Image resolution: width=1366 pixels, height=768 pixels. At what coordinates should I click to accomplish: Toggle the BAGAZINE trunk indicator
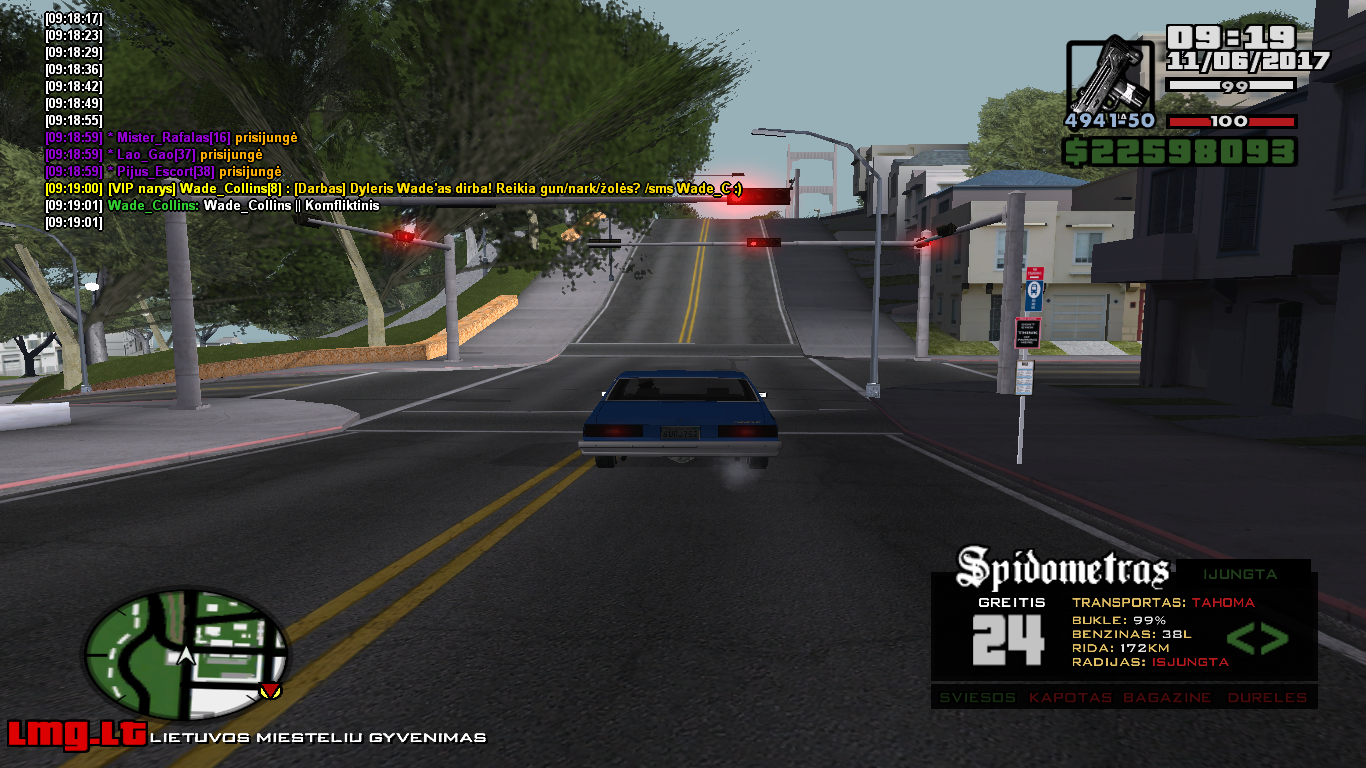click(1166, 697)
